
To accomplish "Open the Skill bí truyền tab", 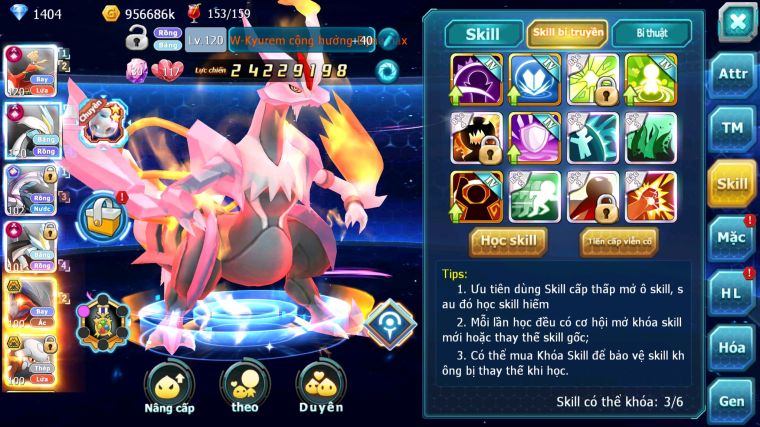I will (568, 33).
